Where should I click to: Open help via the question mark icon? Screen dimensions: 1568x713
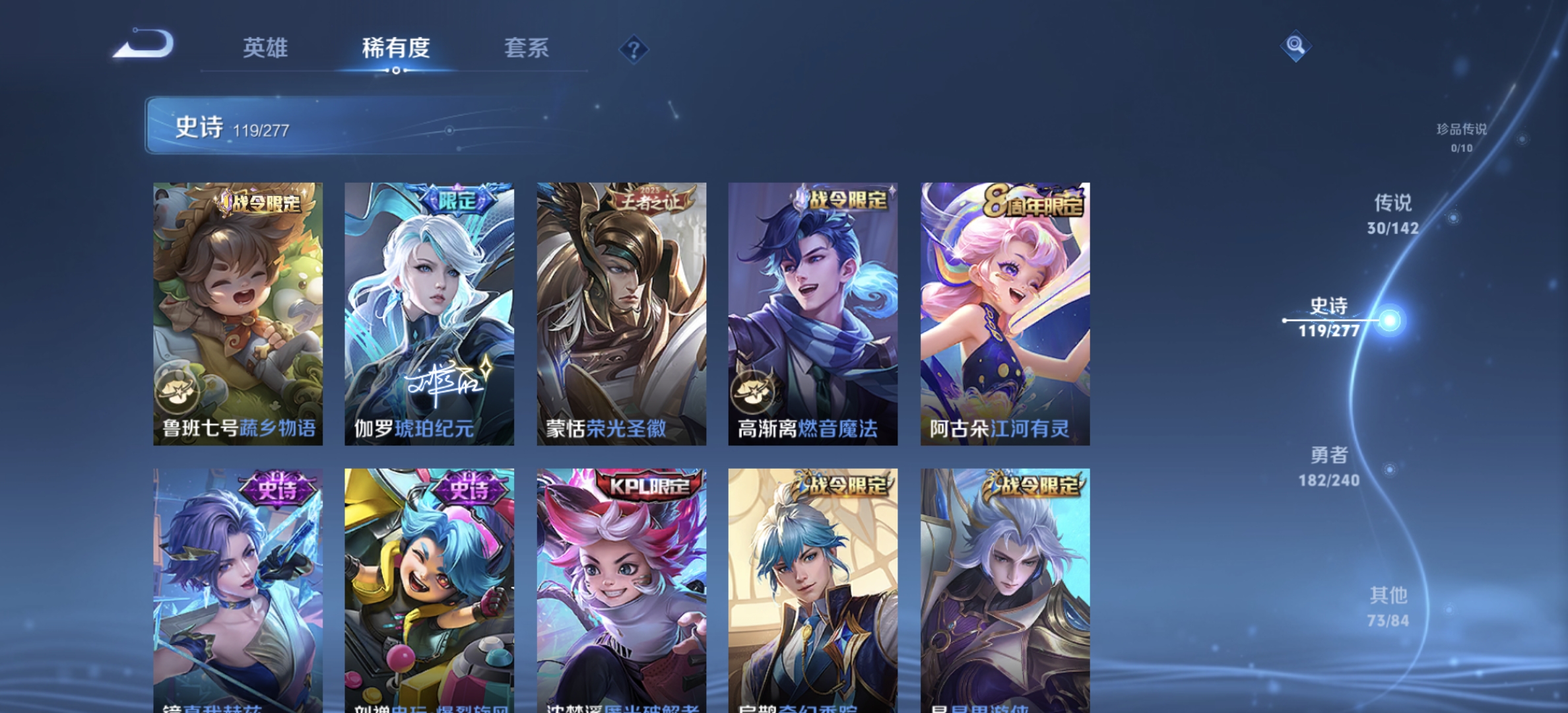[633, 50]
